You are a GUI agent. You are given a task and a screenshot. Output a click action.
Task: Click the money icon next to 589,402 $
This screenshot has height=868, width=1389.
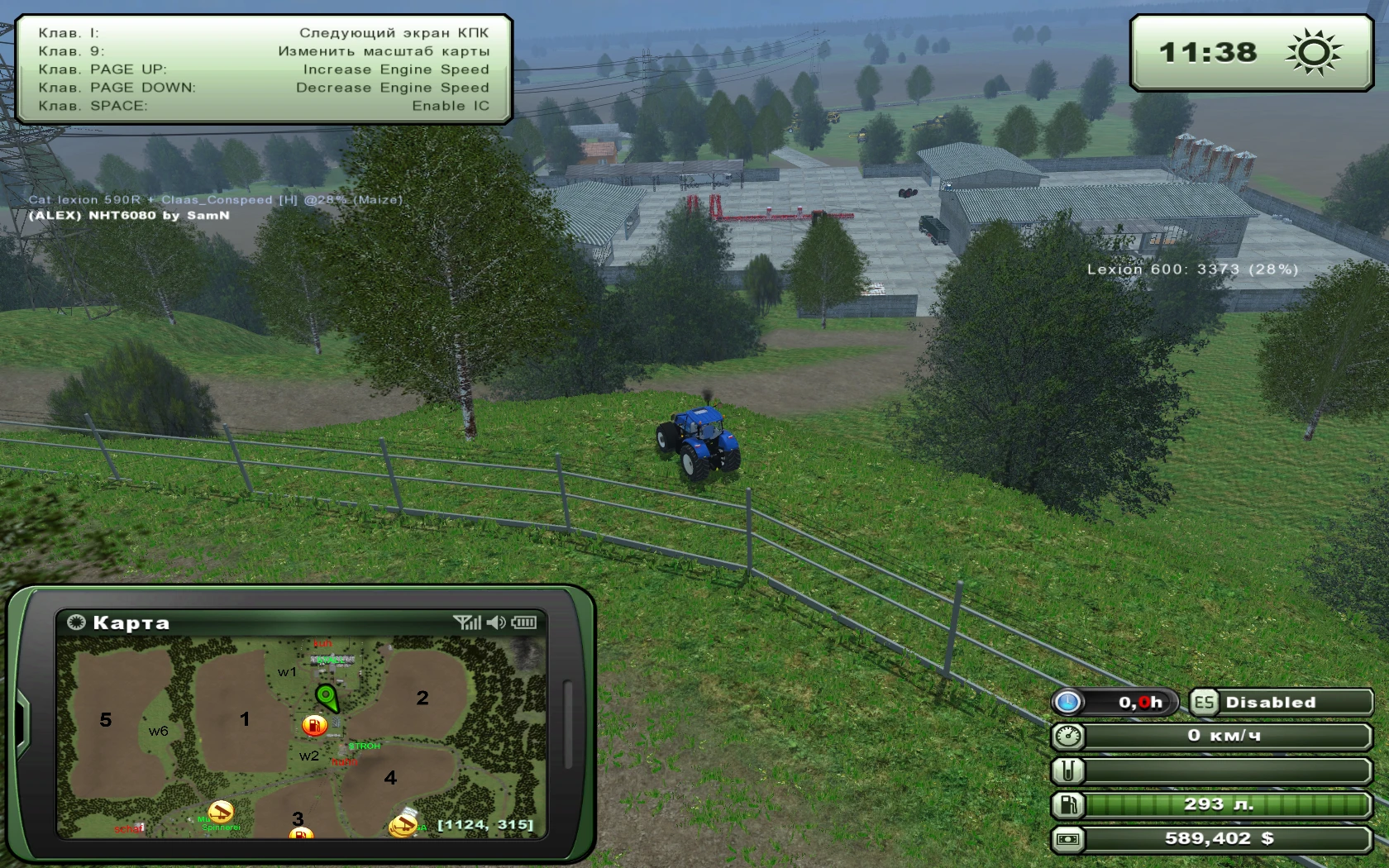tap(1068, 838)
